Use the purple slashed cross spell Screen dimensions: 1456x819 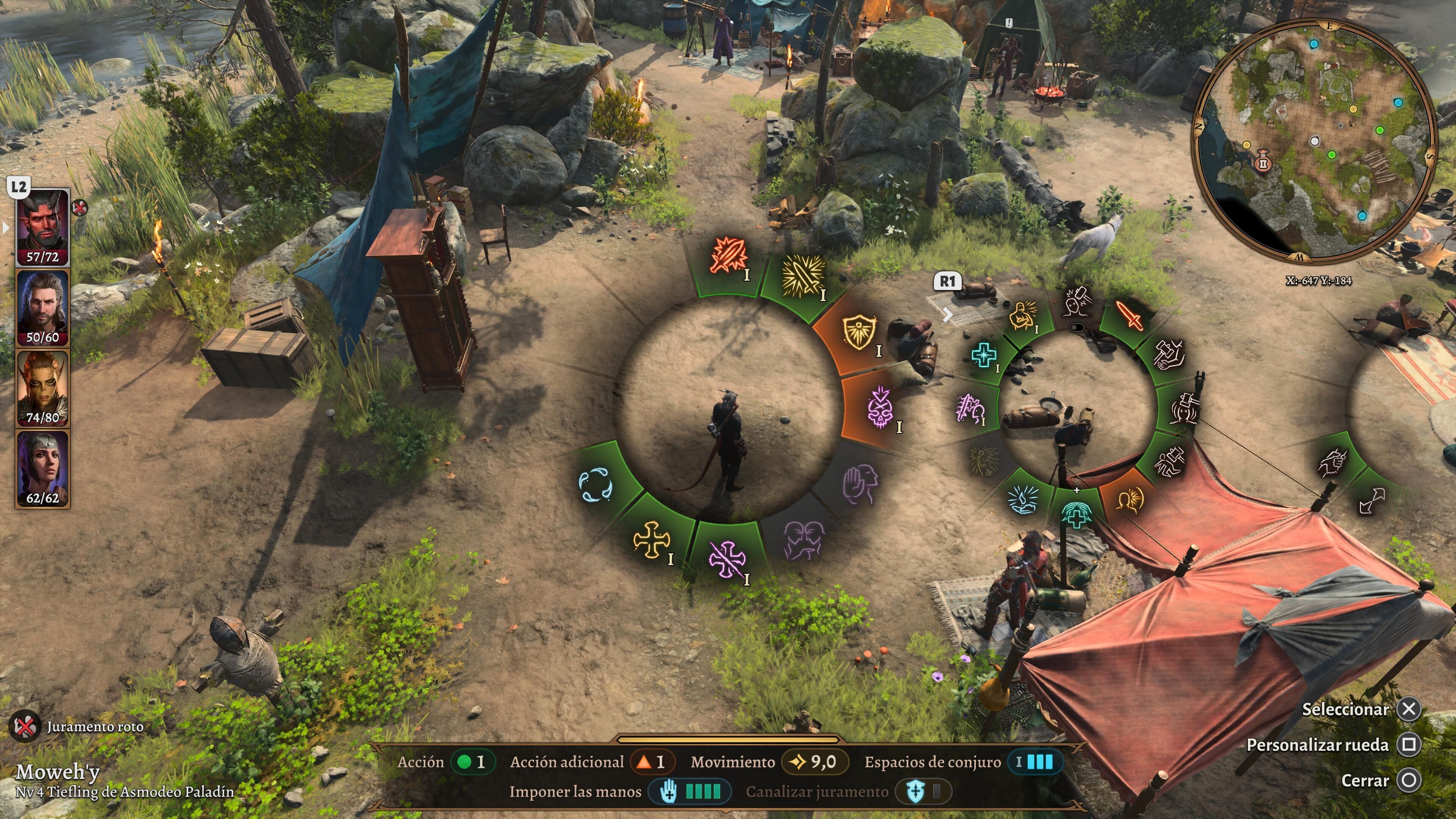tap(727, 559)
